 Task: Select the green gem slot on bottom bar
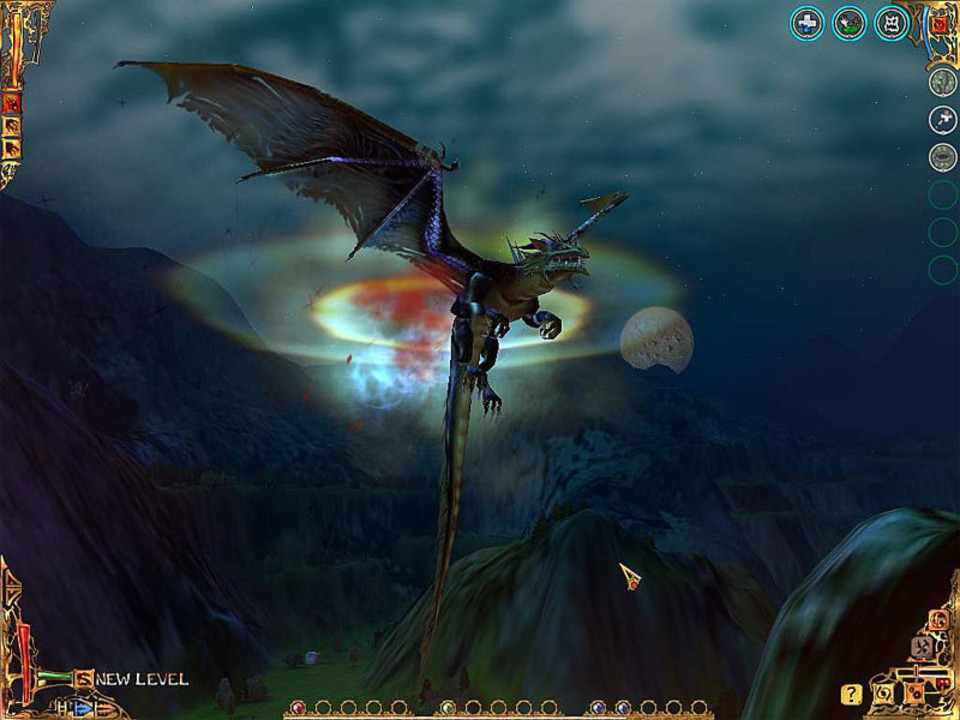[448, 708]
